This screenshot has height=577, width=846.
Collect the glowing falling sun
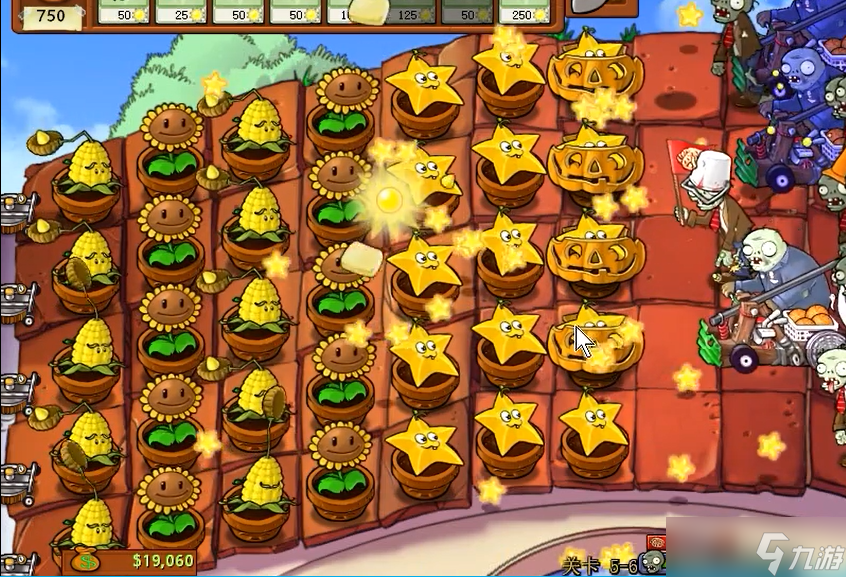tap(386, 199)
